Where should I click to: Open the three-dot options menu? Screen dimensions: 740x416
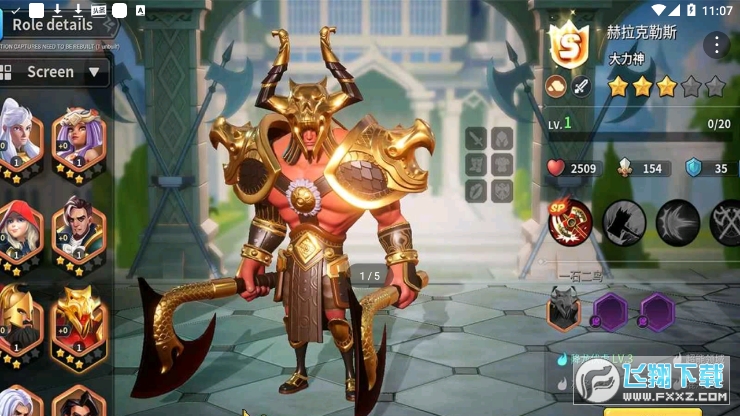pyautogui.click(x=716, y=44)
